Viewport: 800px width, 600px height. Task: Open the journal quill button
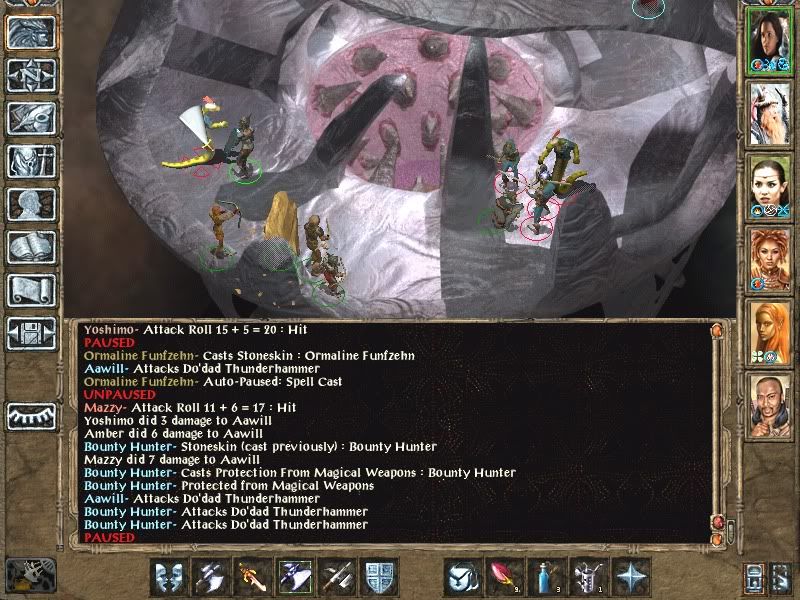click(30, 117)
